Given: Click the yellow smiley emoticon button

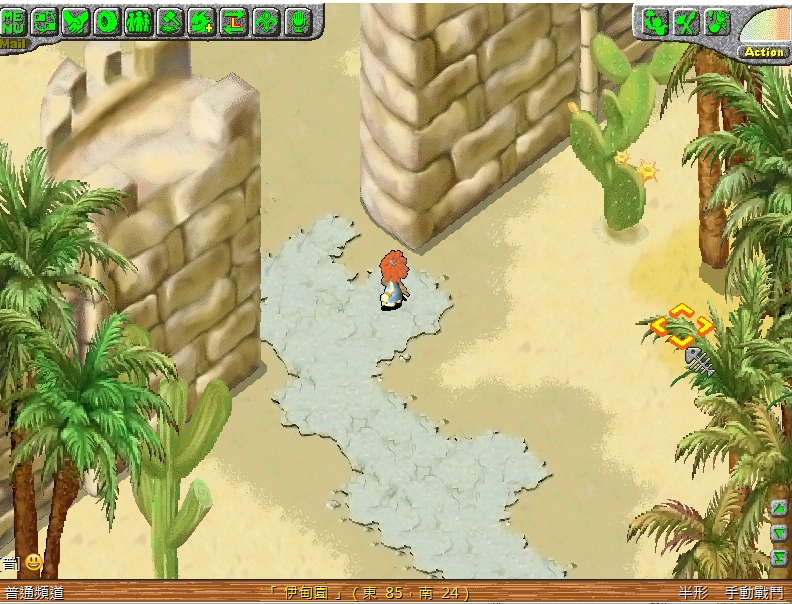Looking at the screenshot, I should [x=33, y=562].
